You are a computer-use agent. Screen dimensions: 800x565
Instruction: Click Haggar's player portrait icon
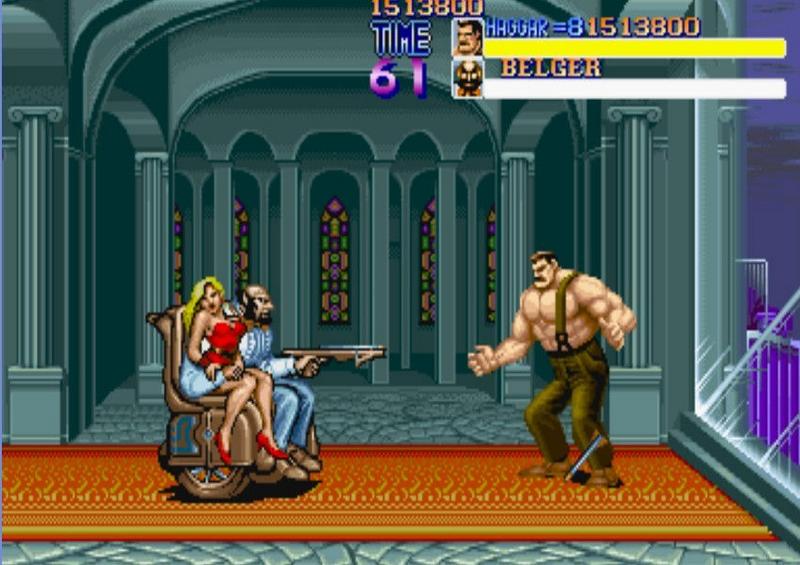click(x=467, y=37)
